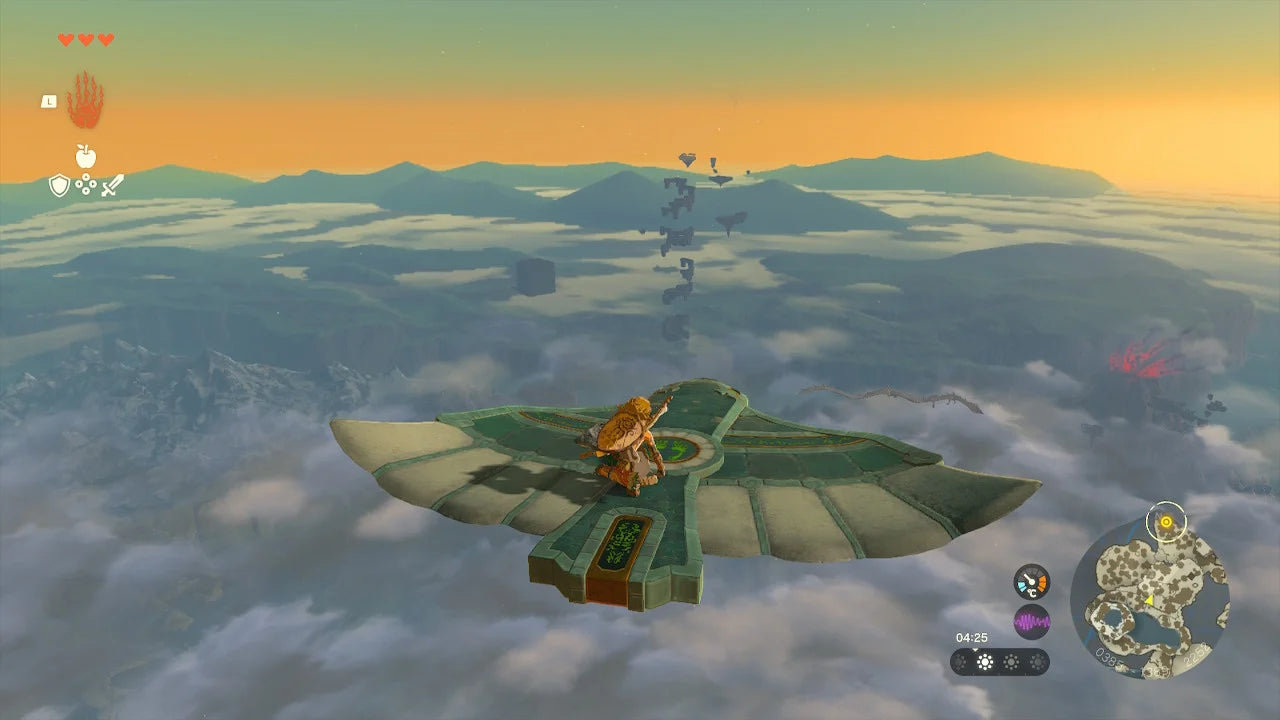Viewport: 1280px width, 720px height.
Task: Click the highlighted sun weather forecast icon
Action: 985,662
